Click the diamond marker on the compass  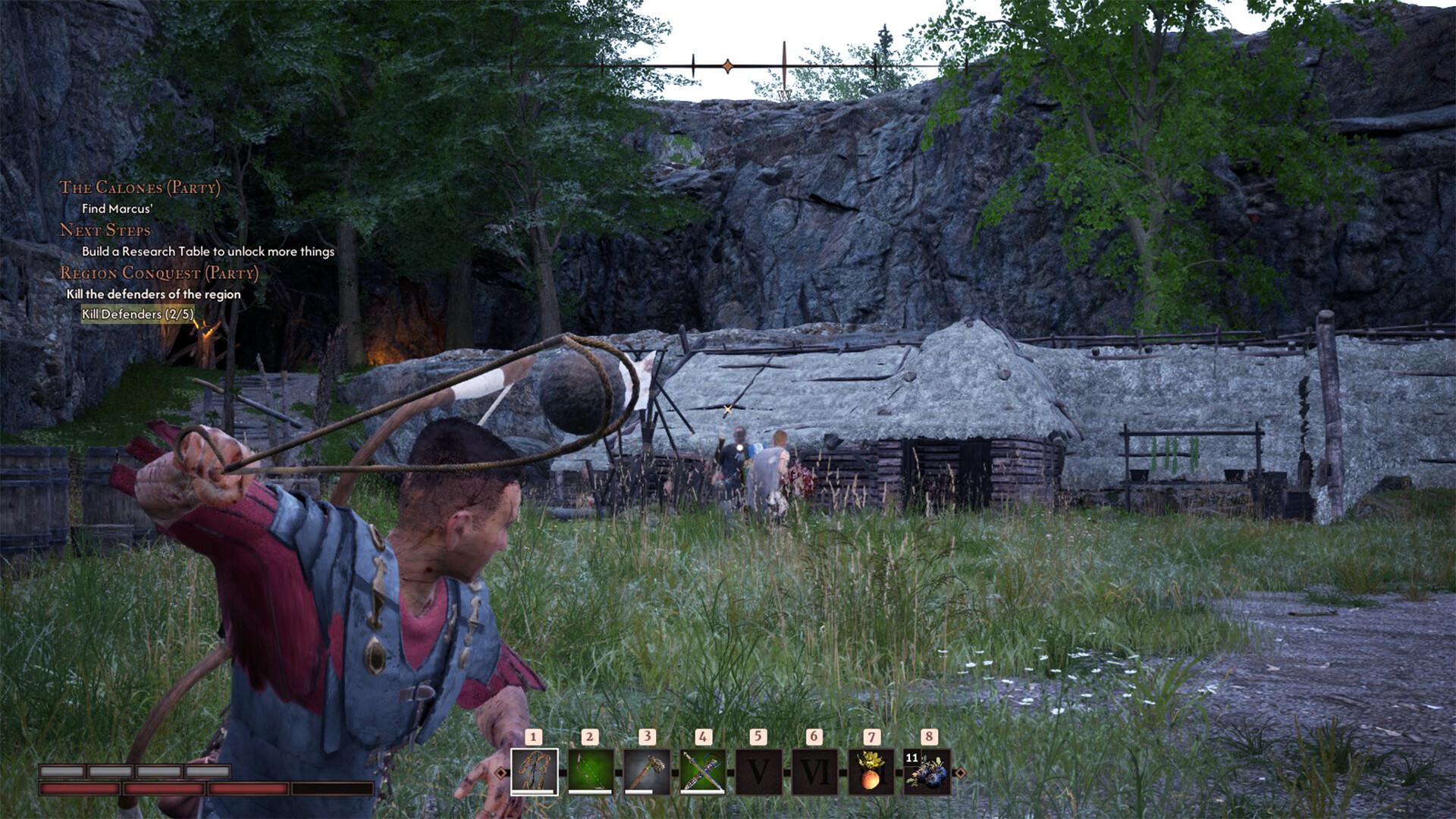click(x=728, y=67)
